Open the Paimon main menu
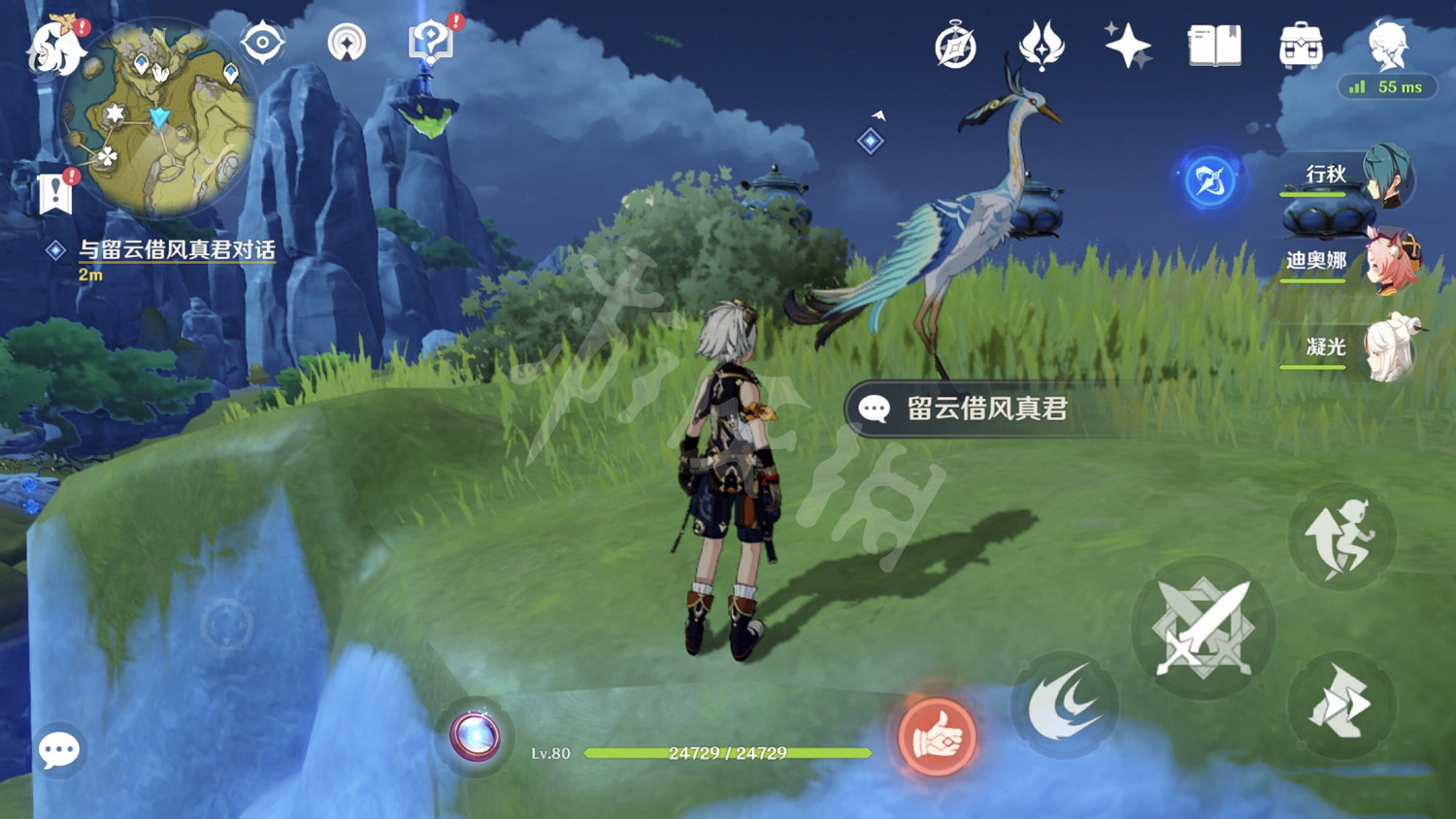Image resolution: width=1456 pixels, height=819 pixels. 53,44
